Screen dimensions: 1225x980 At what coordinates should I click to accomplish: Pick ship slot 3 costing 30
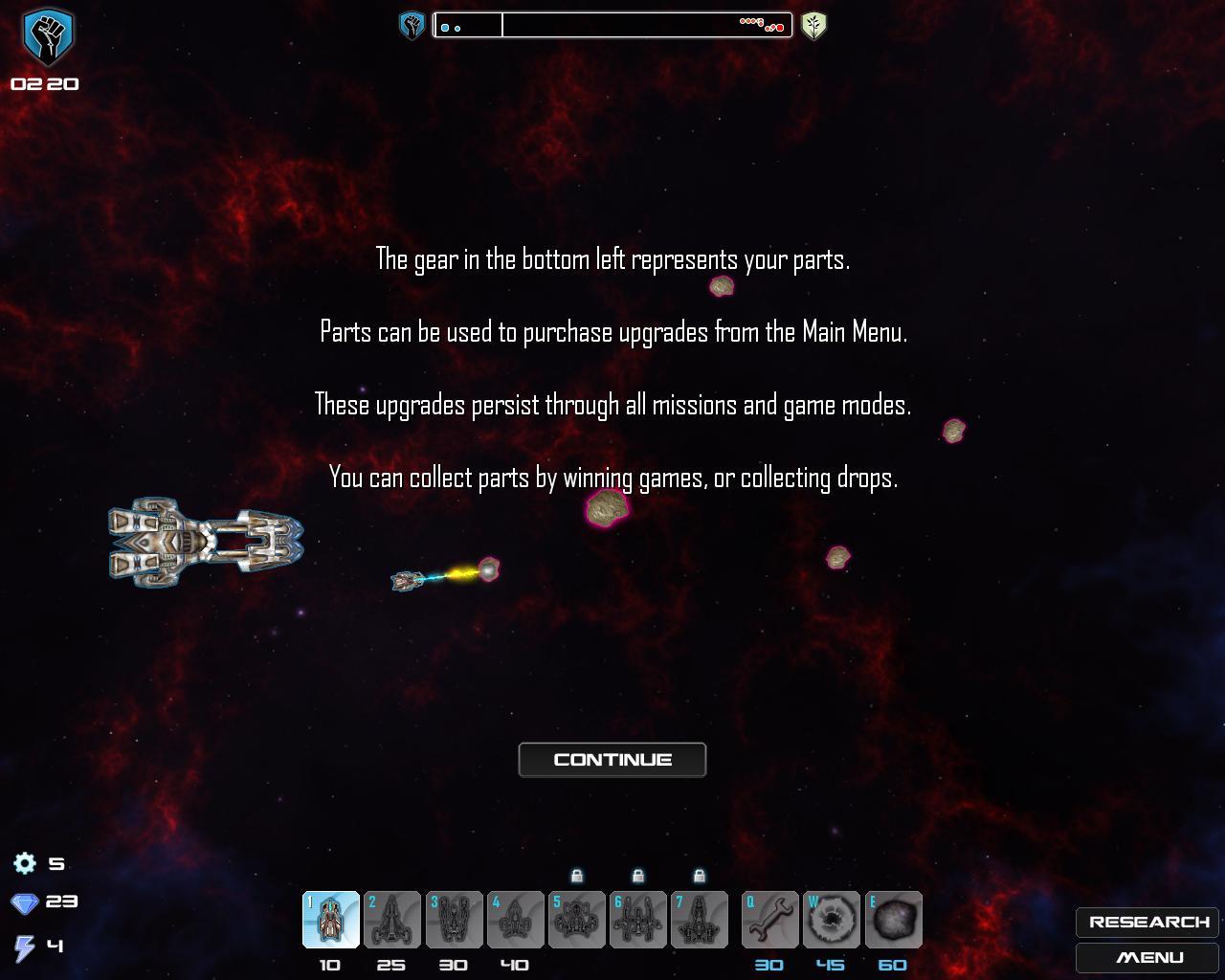coord(454,920)
